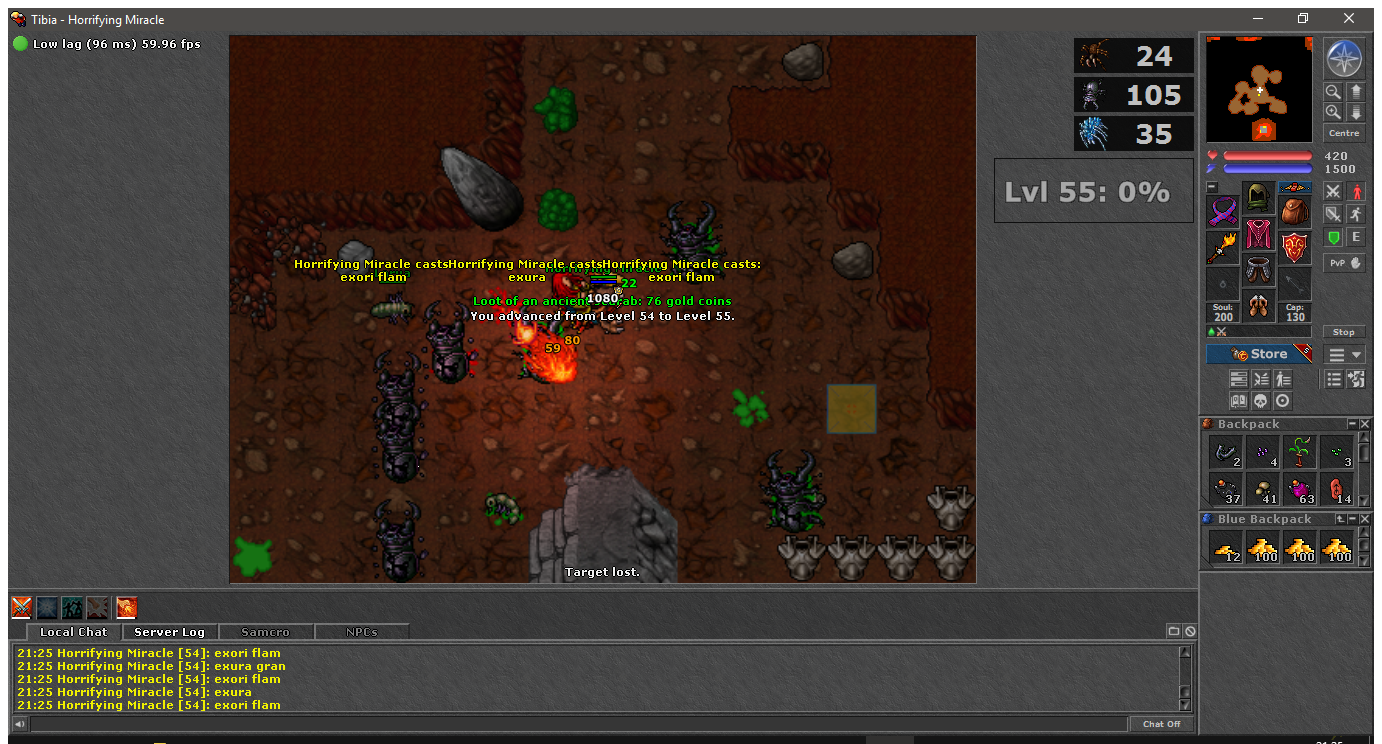Open the equipped brown backpack slot

(x=1295, y=212)
